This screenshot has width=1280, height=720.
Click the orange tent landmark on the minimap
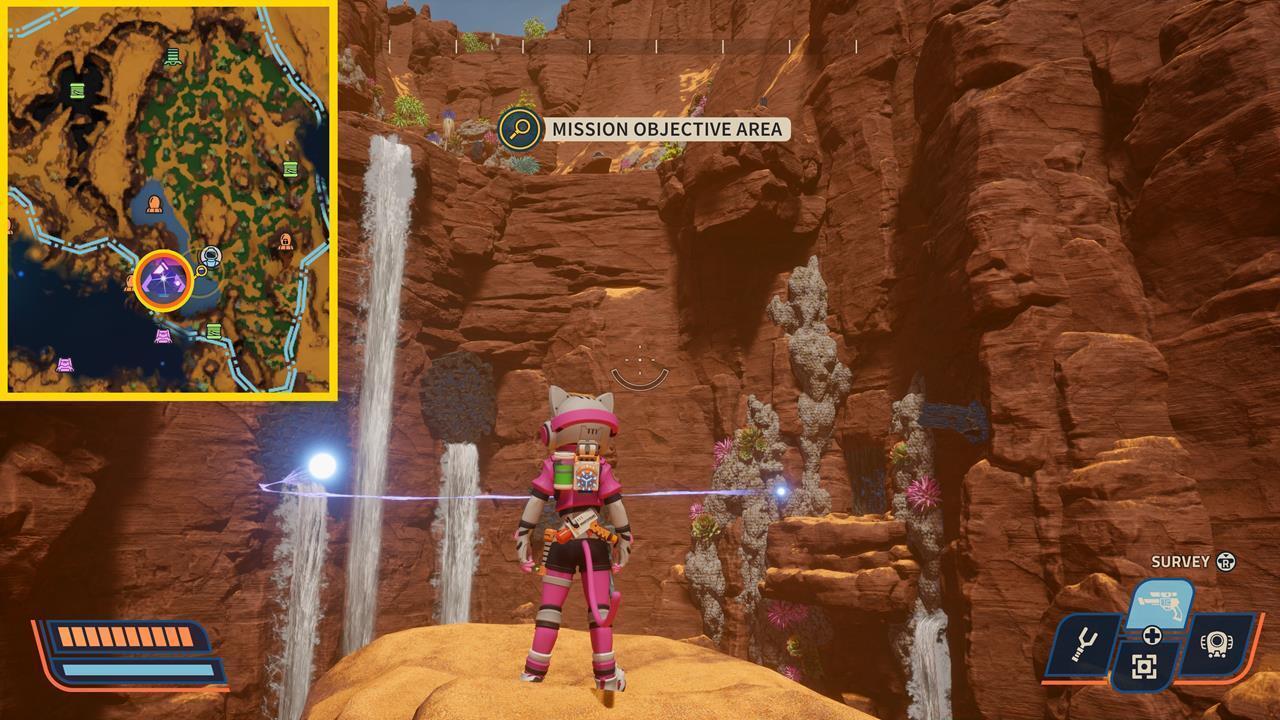click(x=154, y=204)
